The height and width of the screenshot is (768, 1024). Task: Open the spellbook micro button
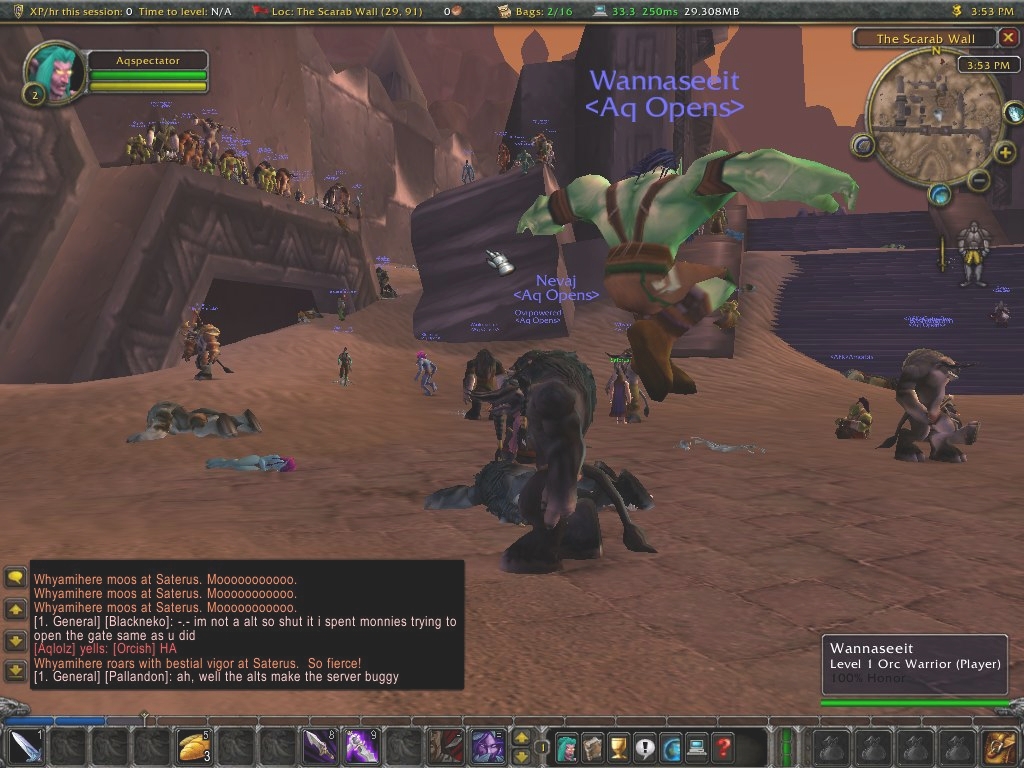593,747
